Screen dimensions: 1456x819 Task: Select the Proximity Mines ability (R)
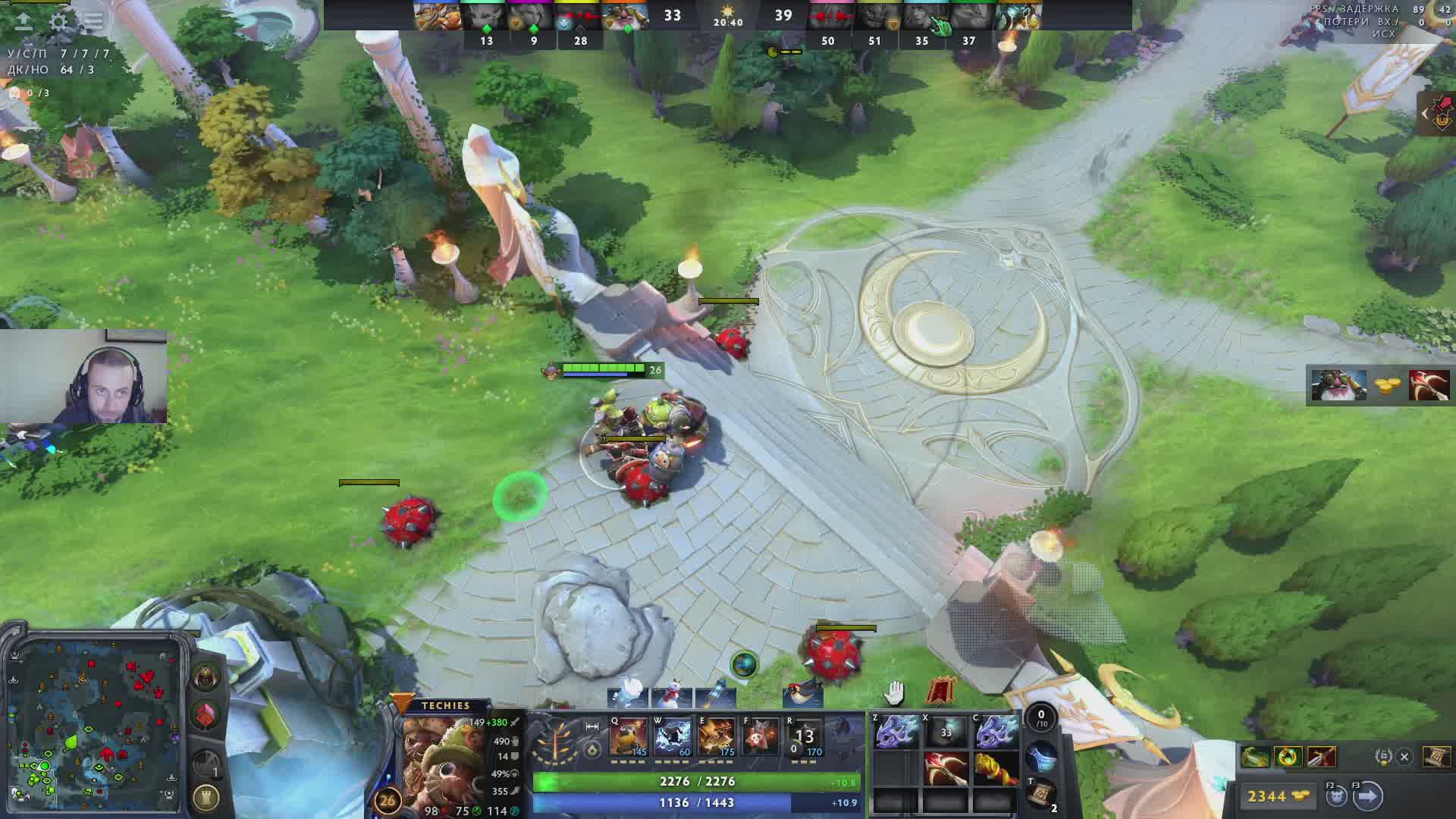[805, 737]
